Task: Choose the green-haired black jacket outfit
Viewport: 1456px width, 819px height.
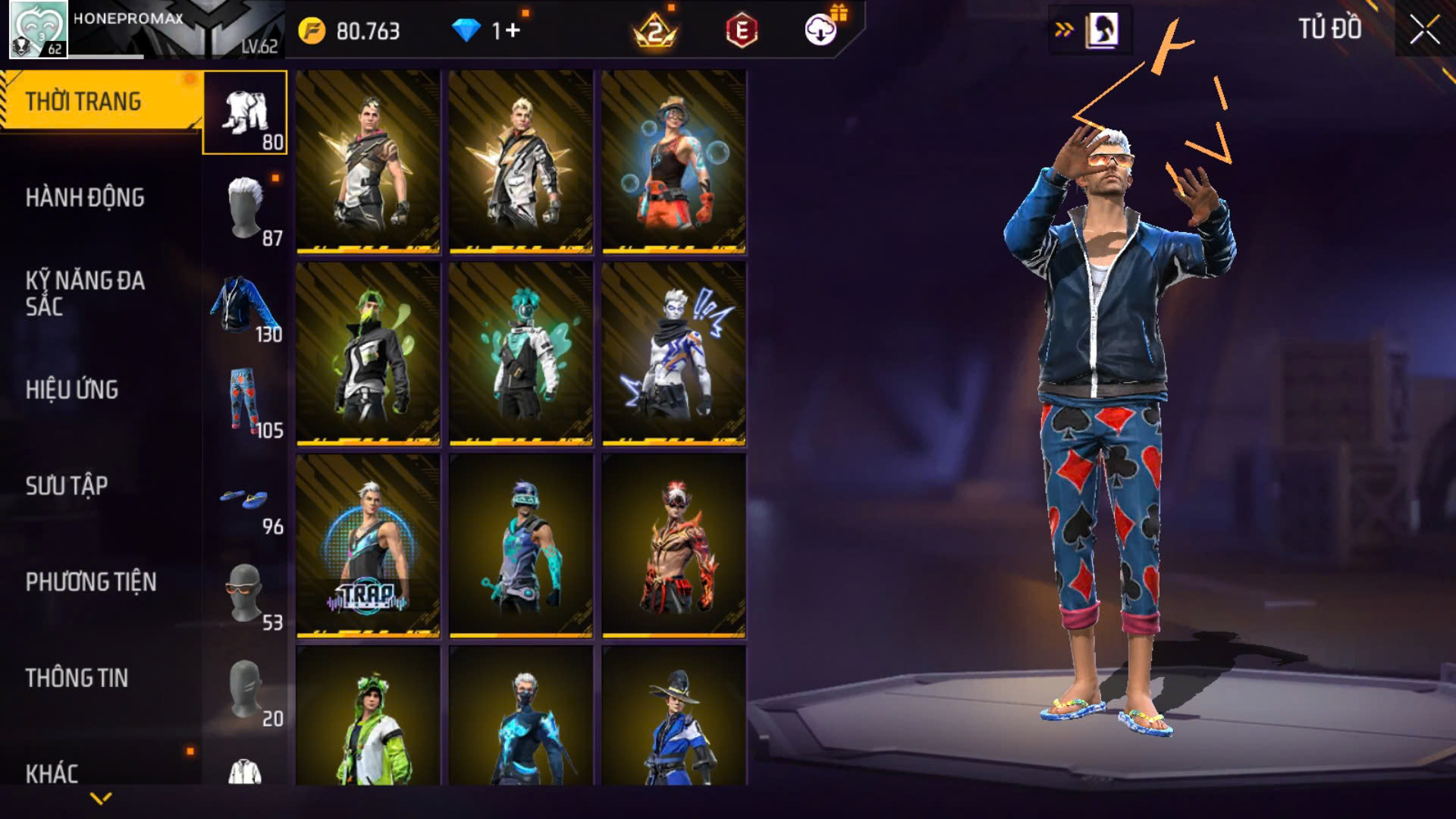Action: (368, 353)
